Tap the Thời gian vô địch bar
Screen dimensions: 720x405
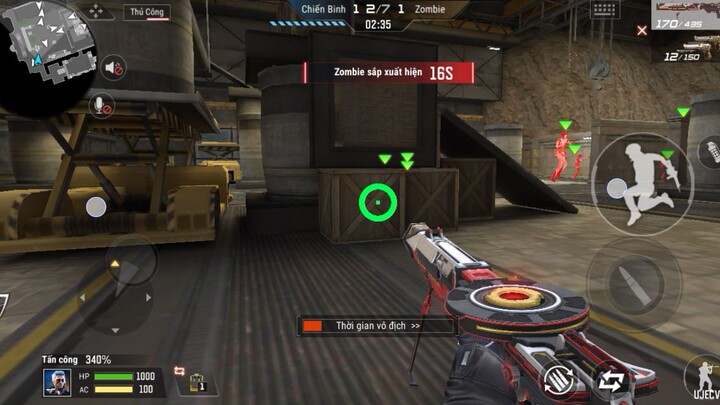tap(375, 326)
